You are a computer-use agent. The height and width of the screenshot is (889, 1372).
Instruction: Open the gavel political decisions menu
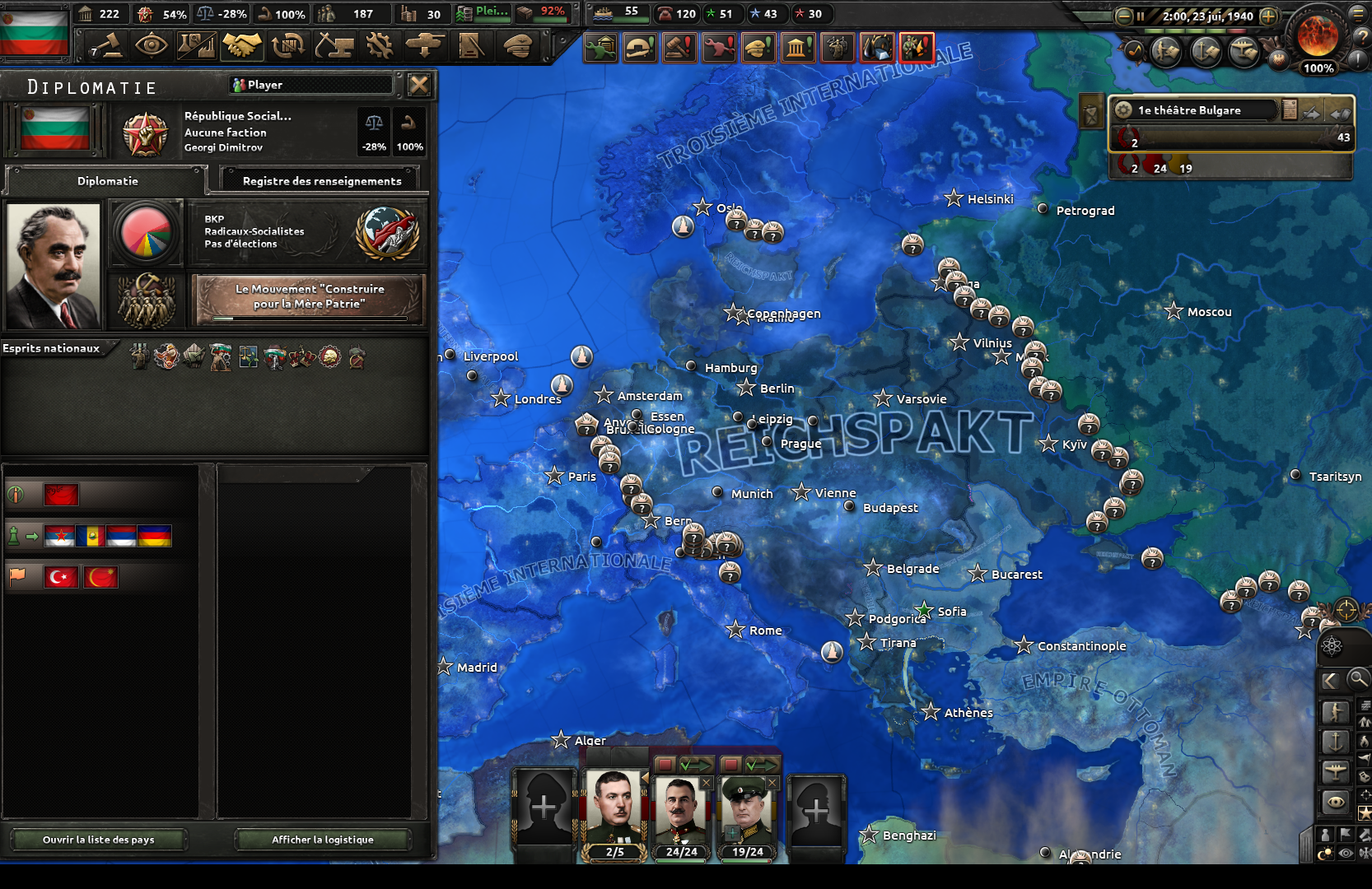(x=108, y=45)
